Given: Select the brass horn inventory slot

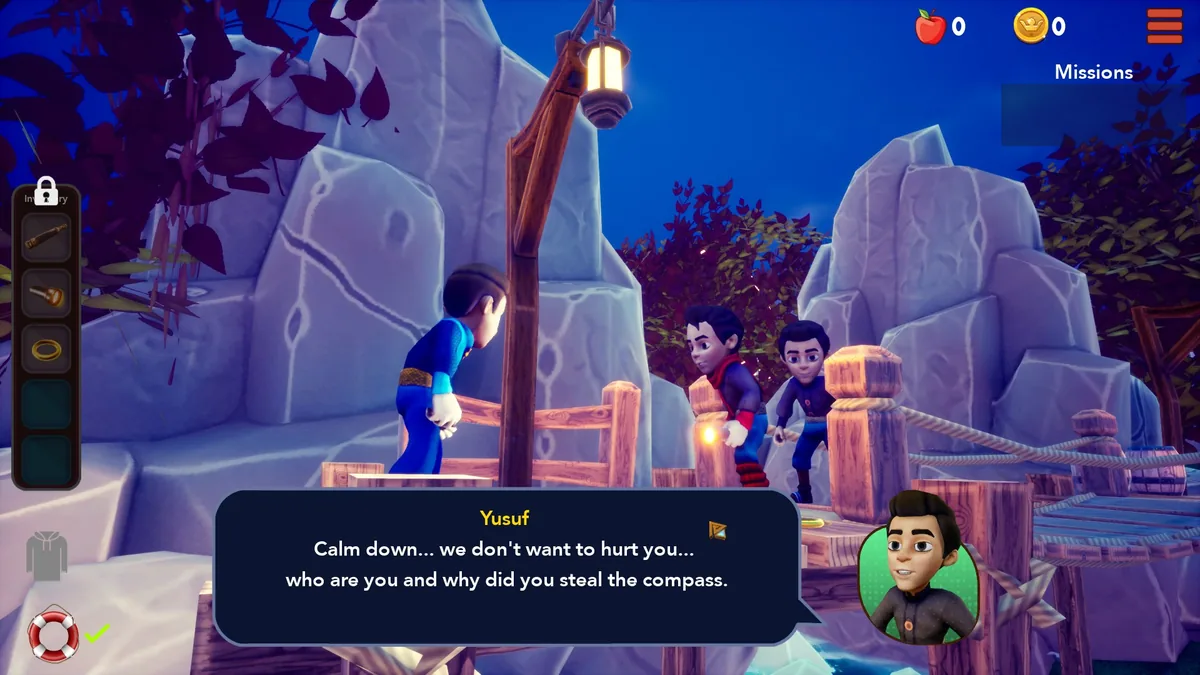Looking at the screenshot, I should 46,293.
